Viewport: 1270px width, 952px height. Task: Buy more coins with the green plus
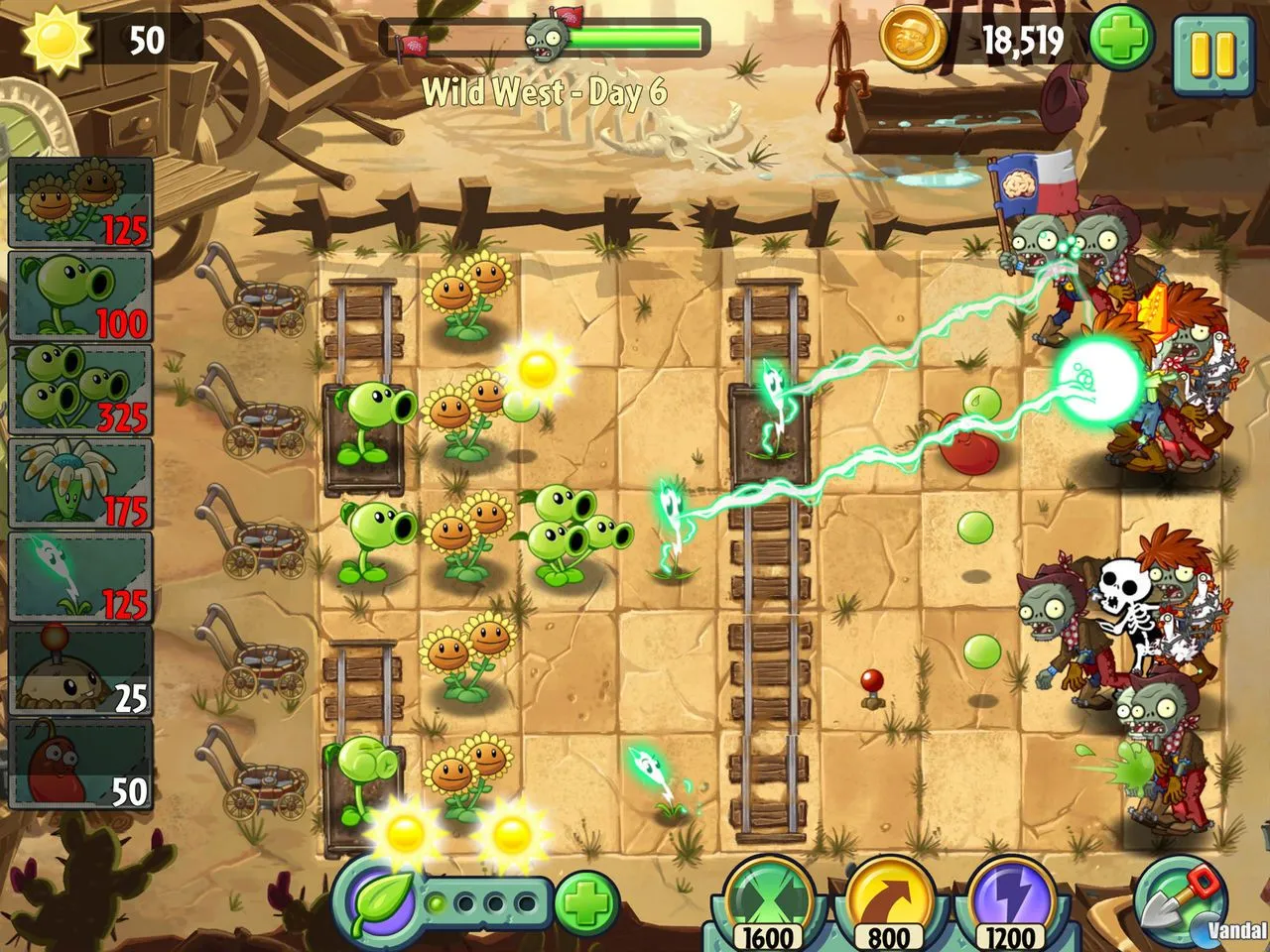pyautogui.click(x=1122, y=42)
